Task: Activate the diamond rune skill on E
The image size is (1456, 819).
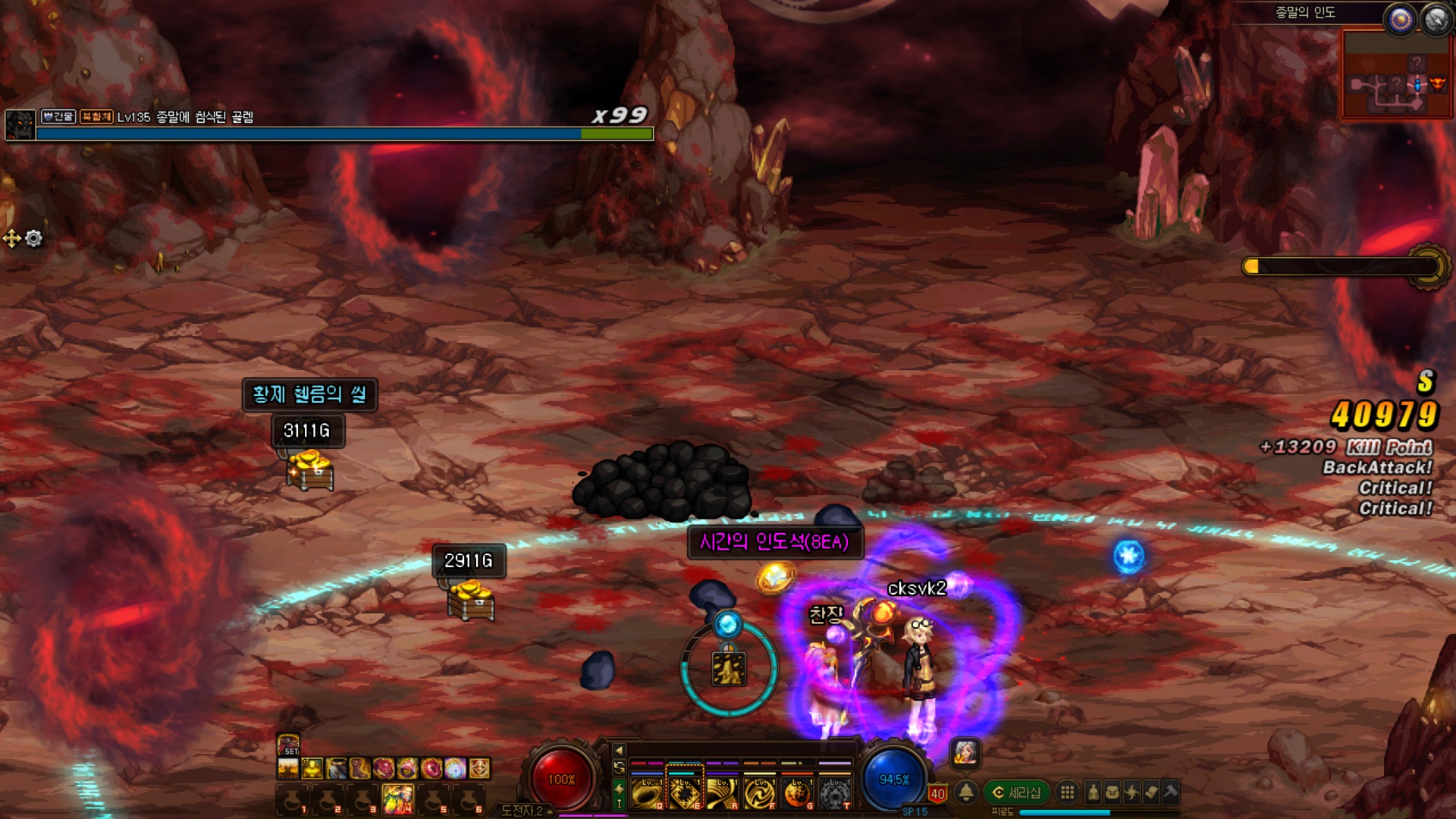Action: click(x=685, y=793)
